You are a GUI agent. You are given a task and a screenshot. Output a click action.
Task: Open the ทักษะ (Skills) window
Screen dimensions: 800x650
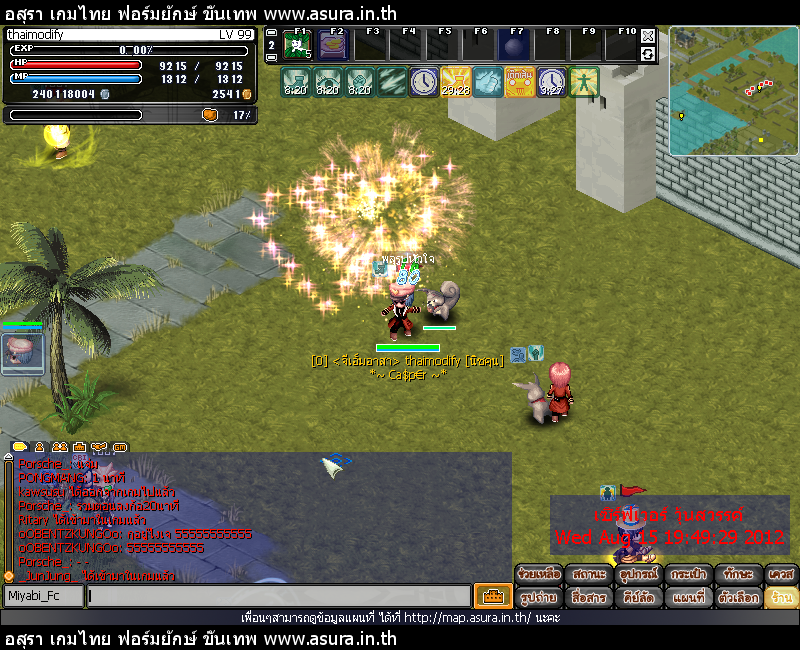(738, 574)
